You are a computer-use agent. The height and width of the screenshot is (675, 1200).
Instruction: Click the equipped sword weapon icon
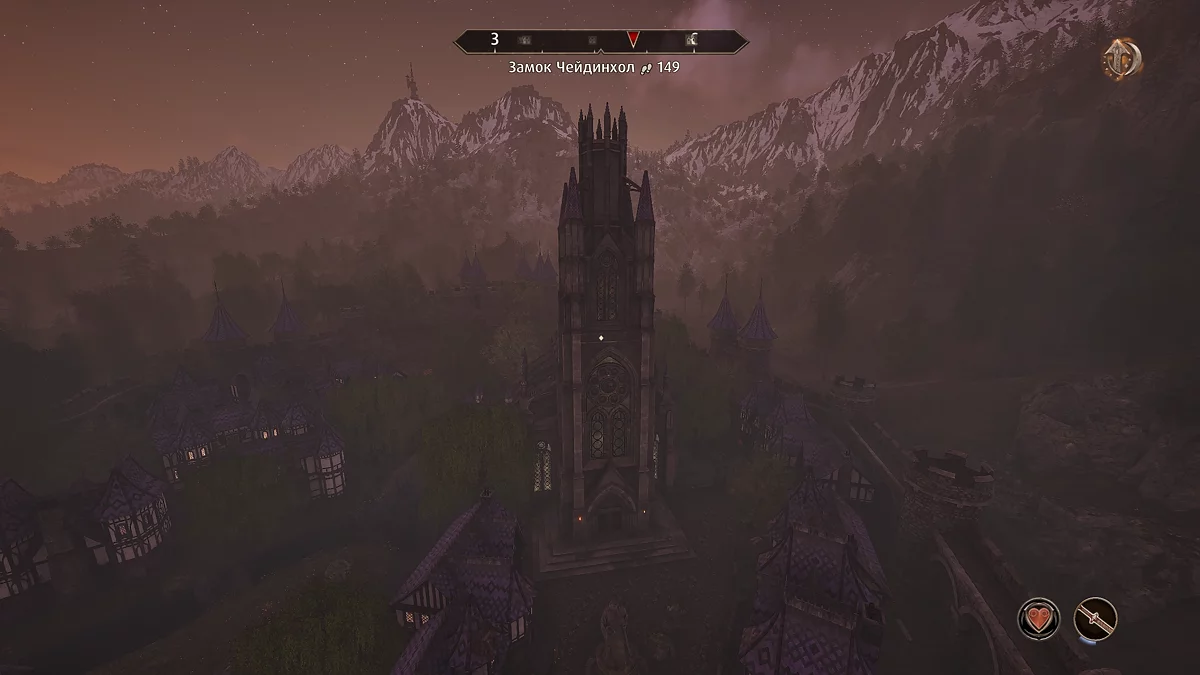coord(1095,618)
